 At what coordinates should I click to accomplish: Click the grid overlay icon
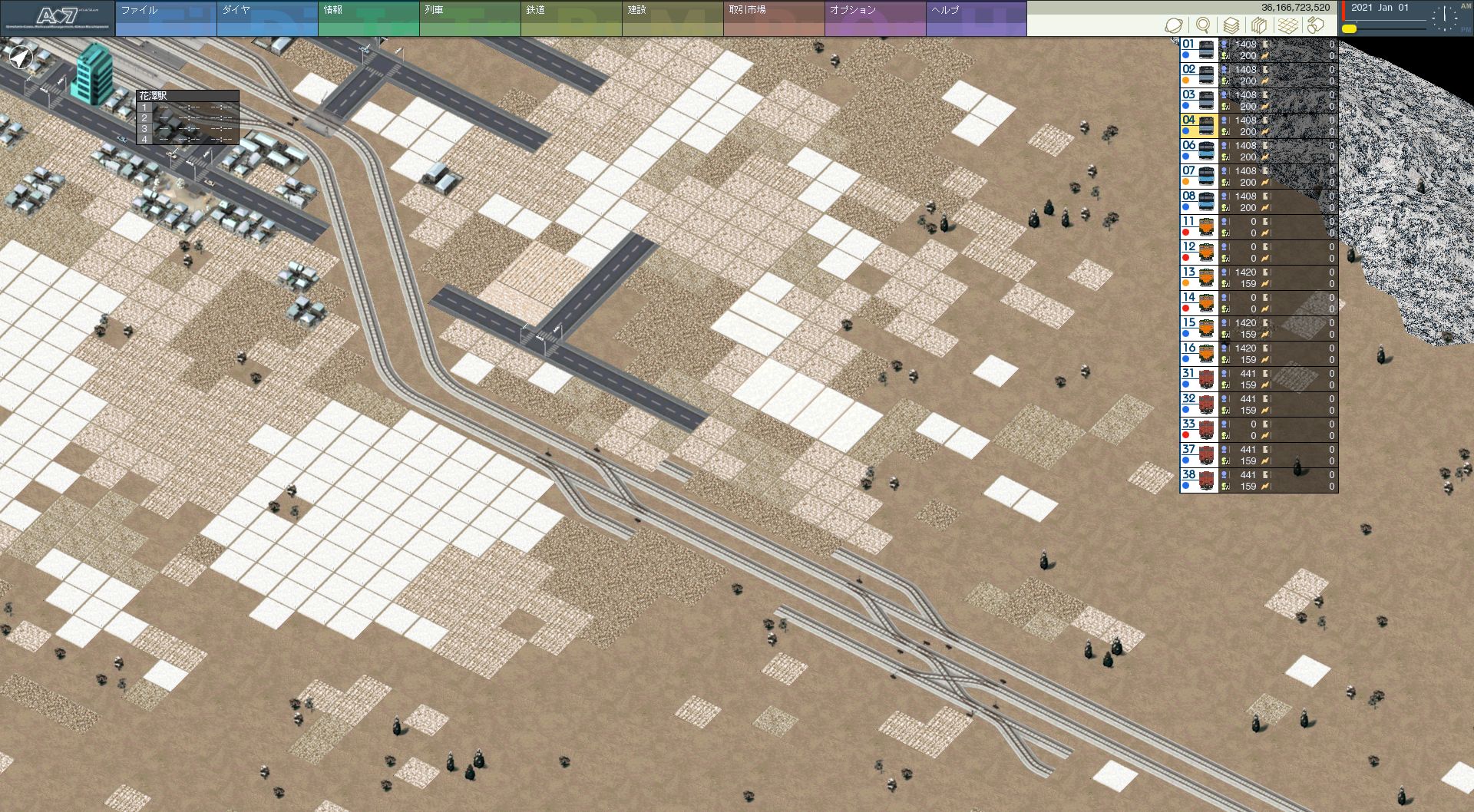coord(1288,25)
